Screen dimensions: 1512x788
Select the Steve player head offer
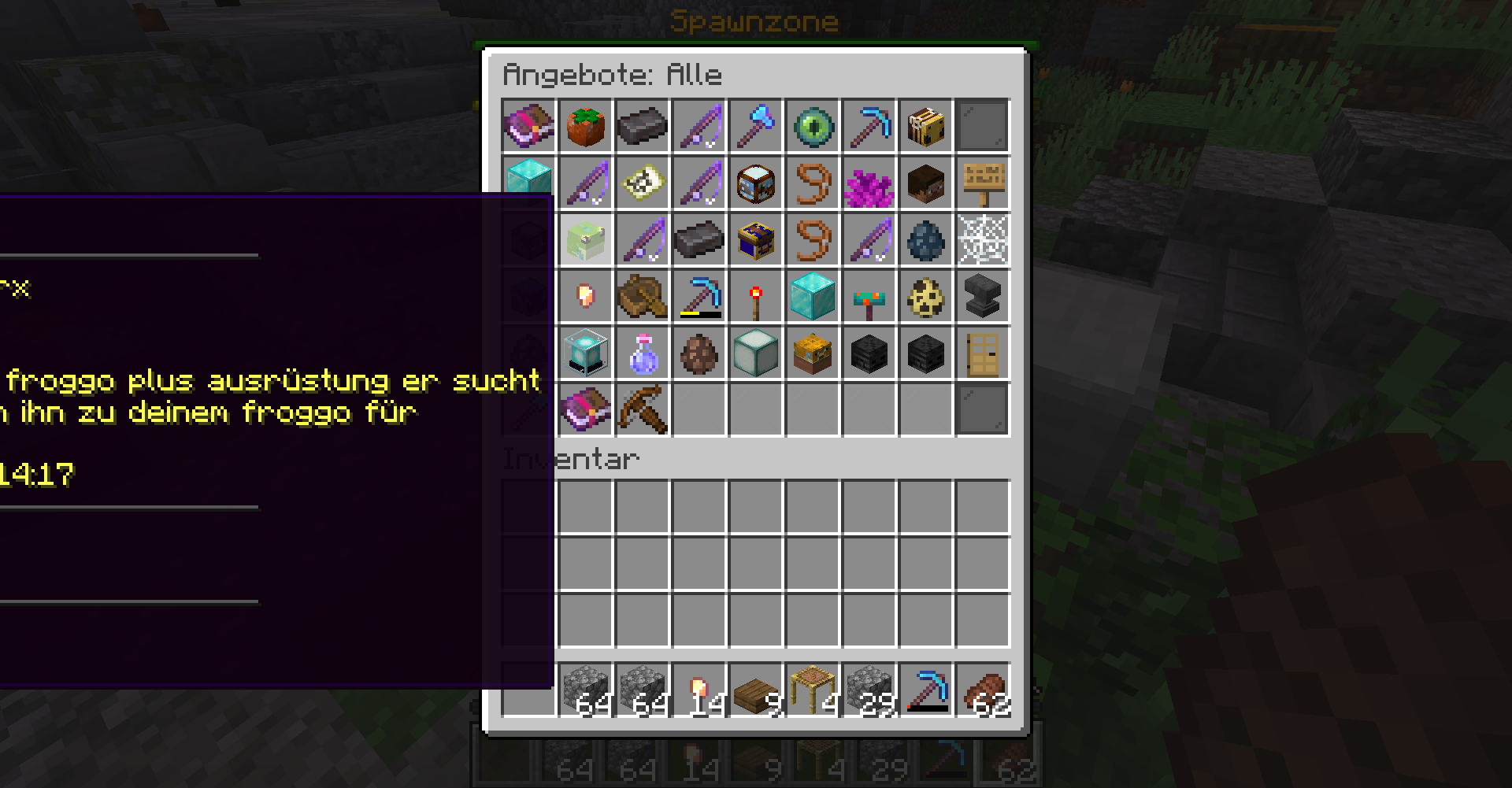(x=926, y=183)
